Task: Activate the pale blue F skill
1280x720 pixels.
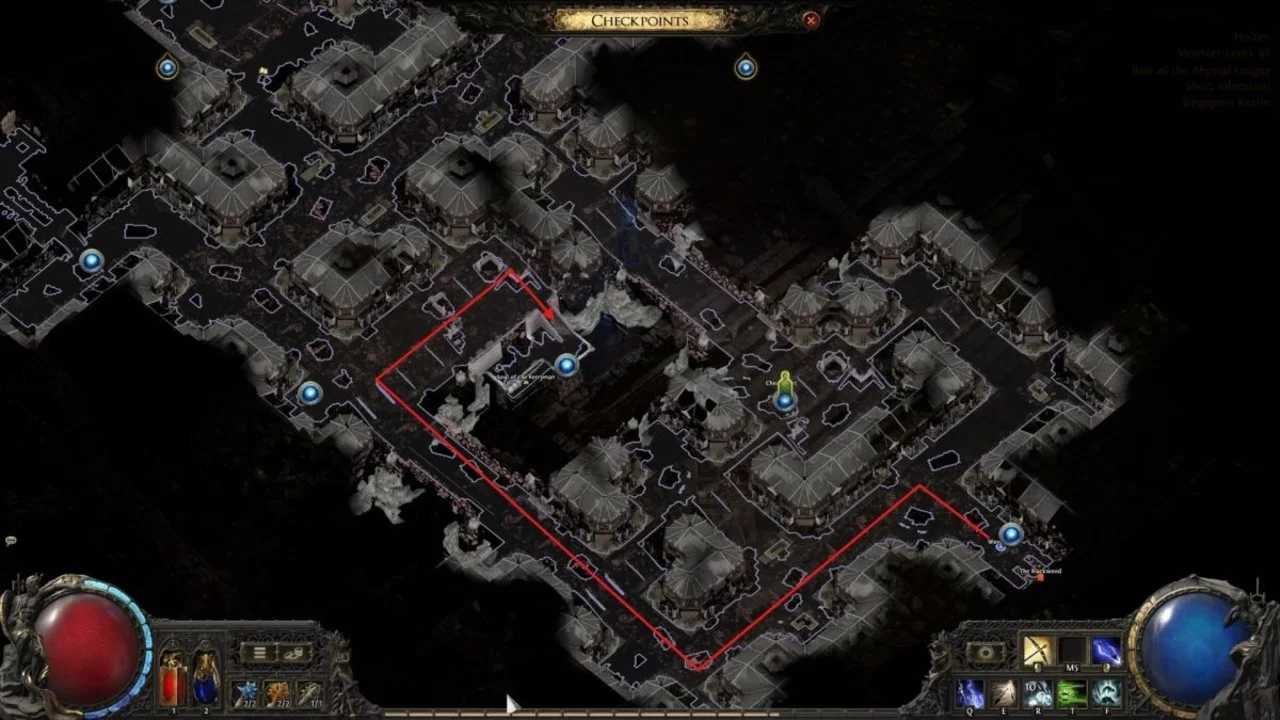Action: click(1106, 692)
